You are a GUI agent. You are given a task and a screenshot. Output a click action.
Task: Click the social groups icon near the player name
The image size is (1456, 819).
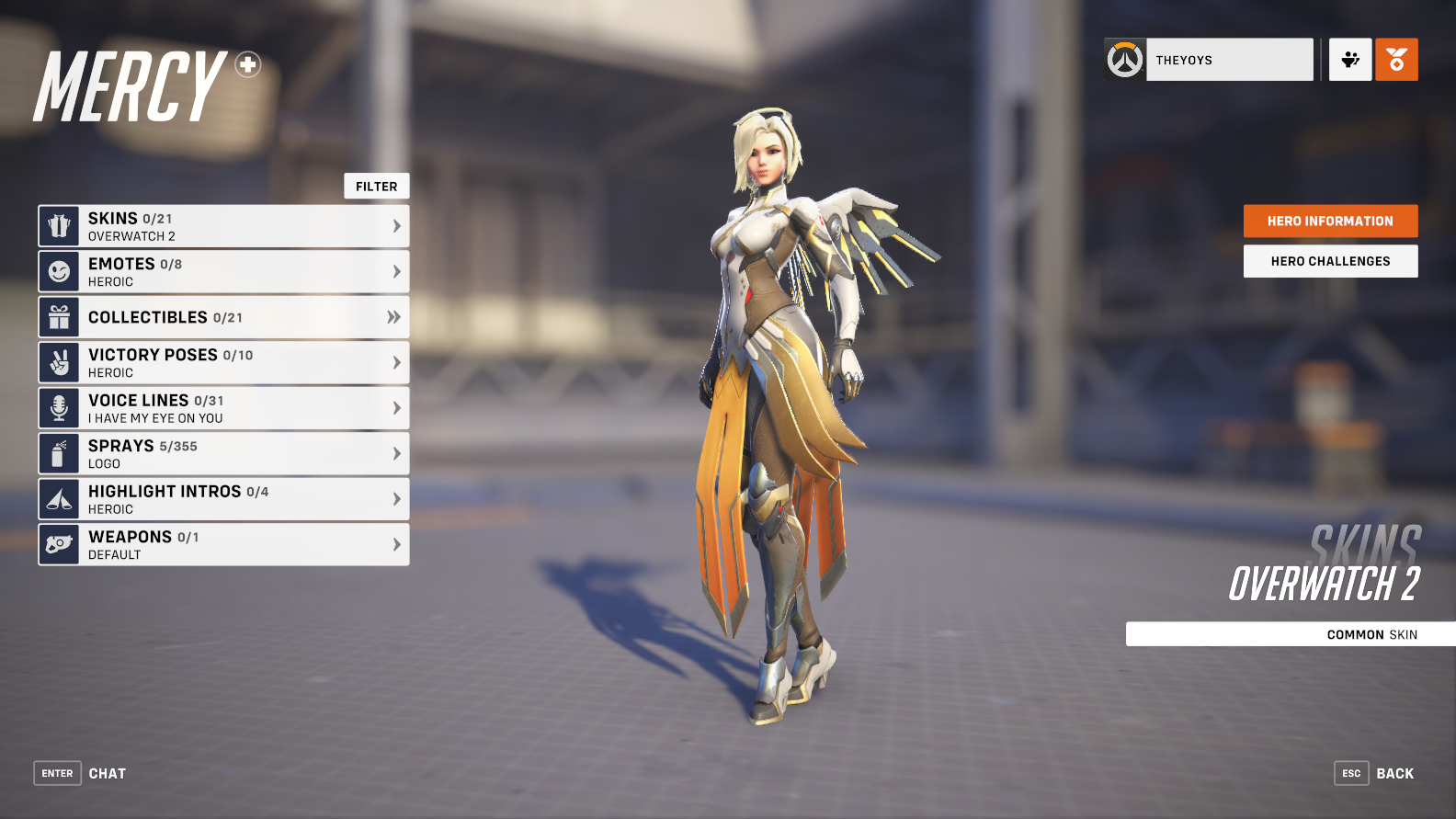click(1349, 59)
